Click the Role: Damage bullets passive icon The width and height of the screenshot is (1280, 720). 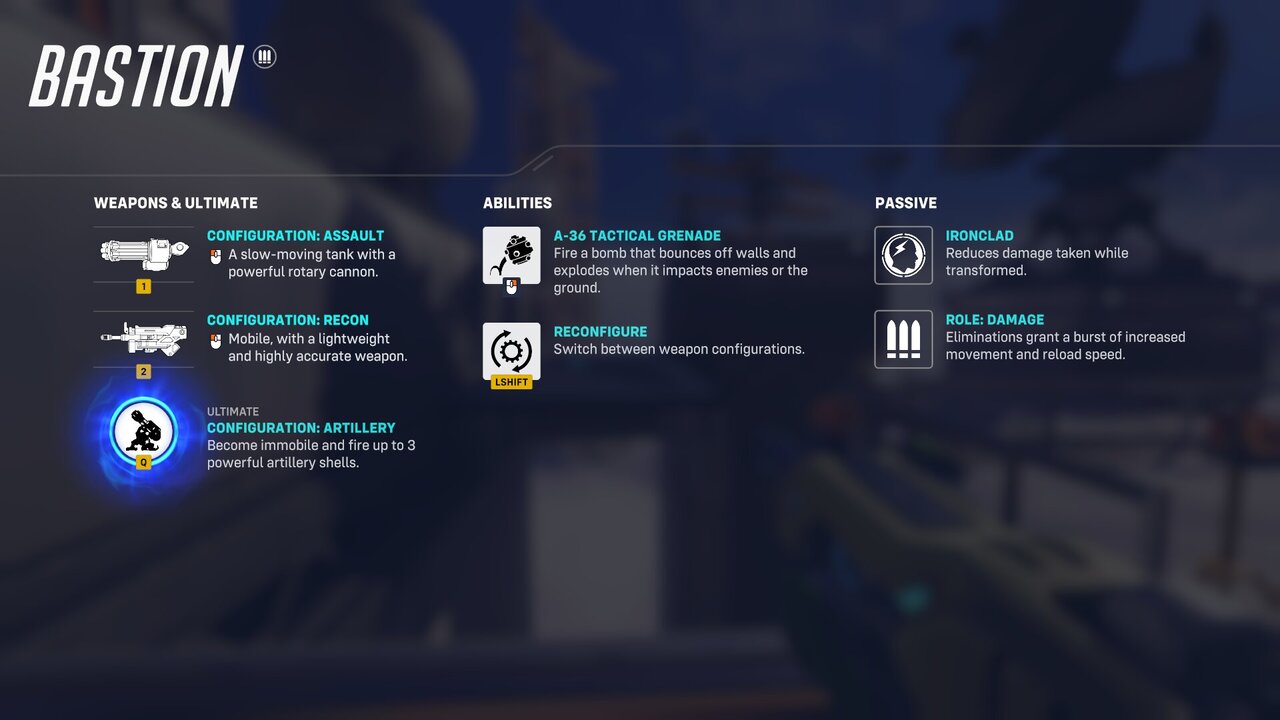pos(903,338)
